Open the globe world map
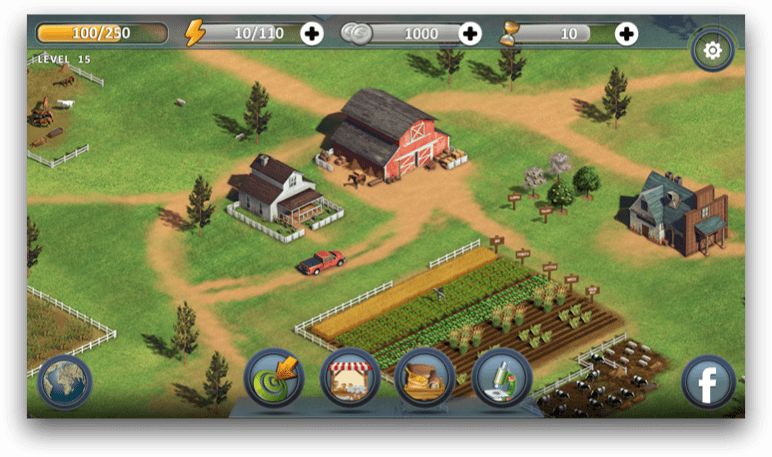 click(65, 382)
